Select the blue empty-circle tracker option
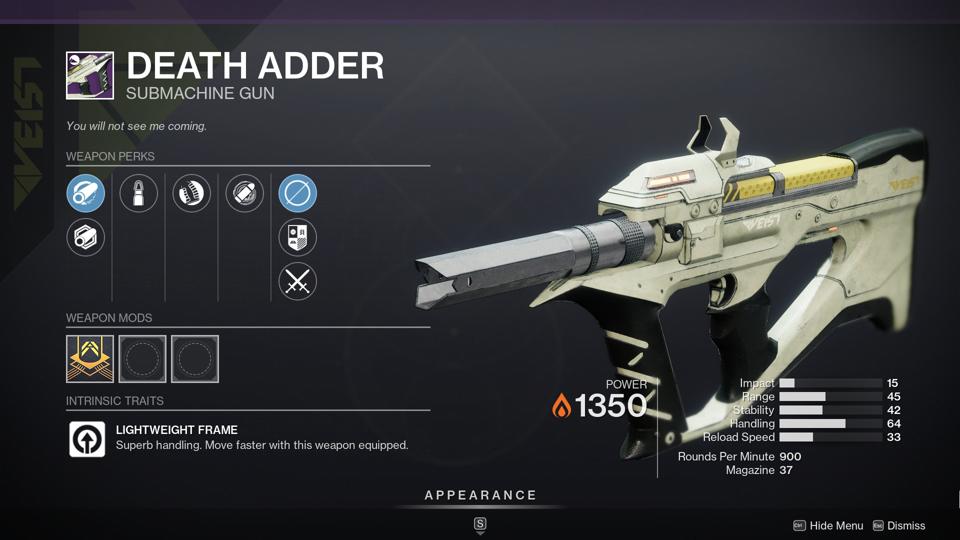The image size is (960, 540). coord(297,193)
